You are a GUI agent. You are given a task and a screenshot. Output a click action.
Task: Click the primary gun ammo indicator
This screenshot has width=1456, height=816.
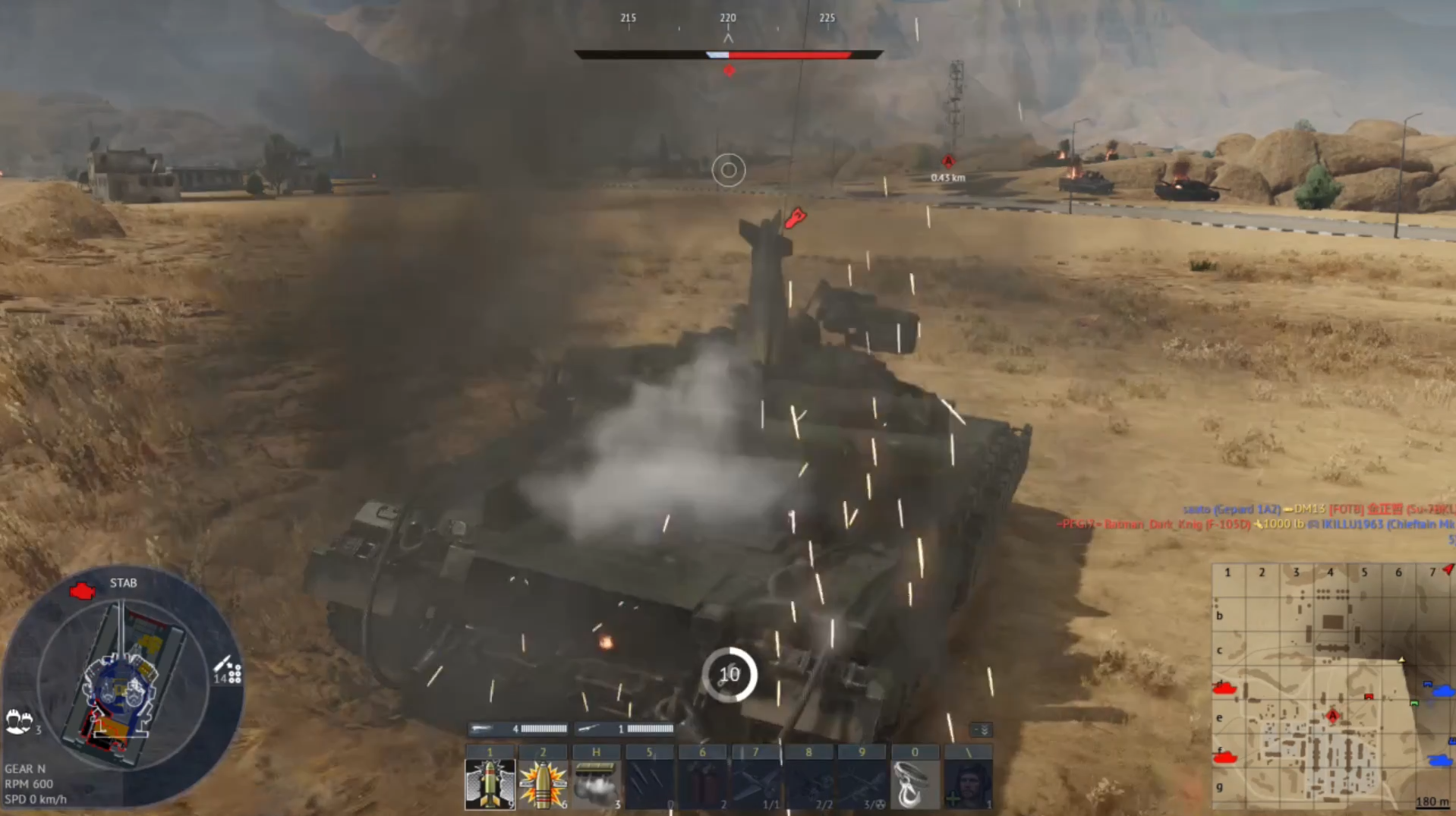(x=518, y=729)
